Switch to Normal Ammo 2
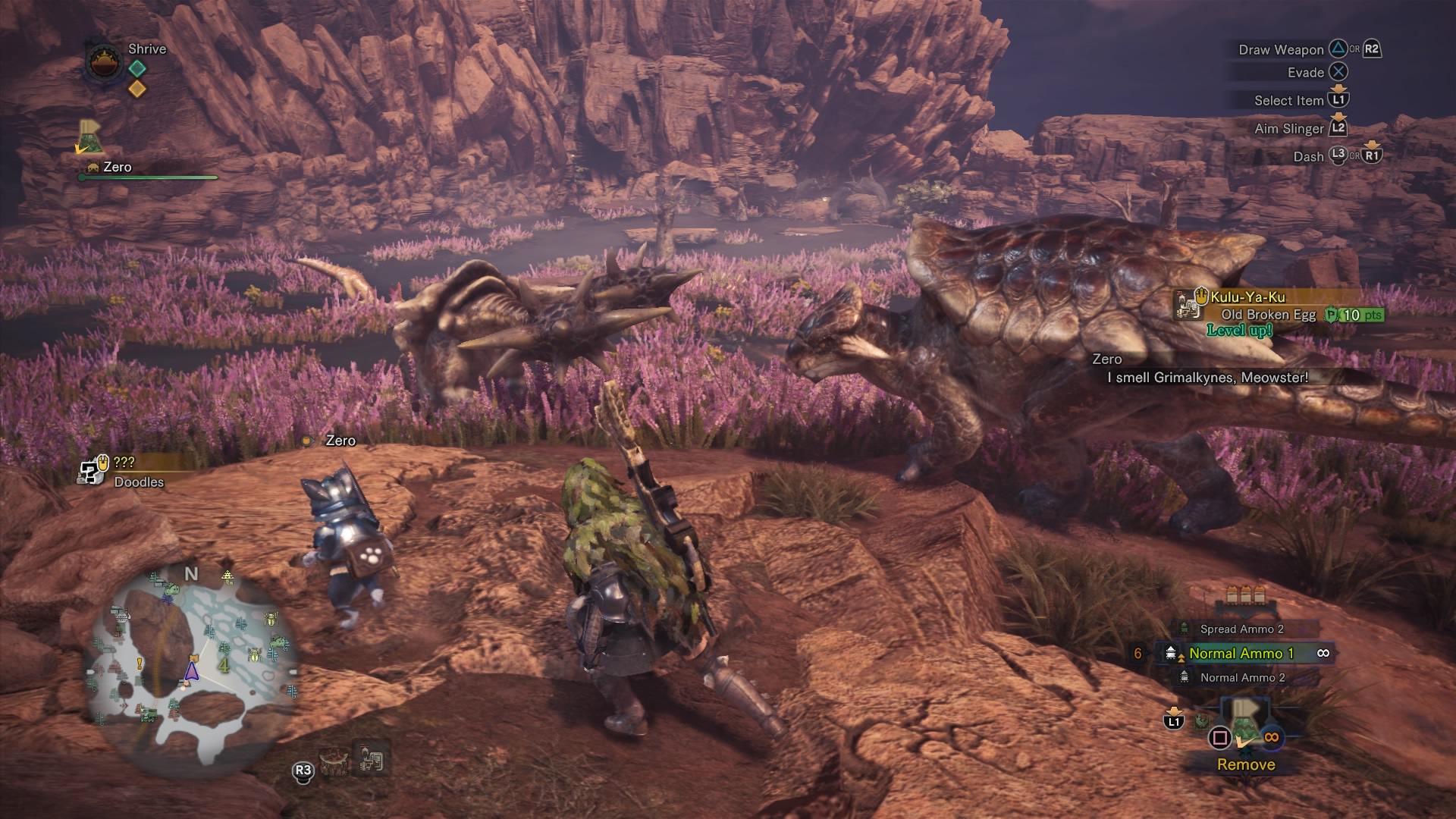 click(1241, 677)
